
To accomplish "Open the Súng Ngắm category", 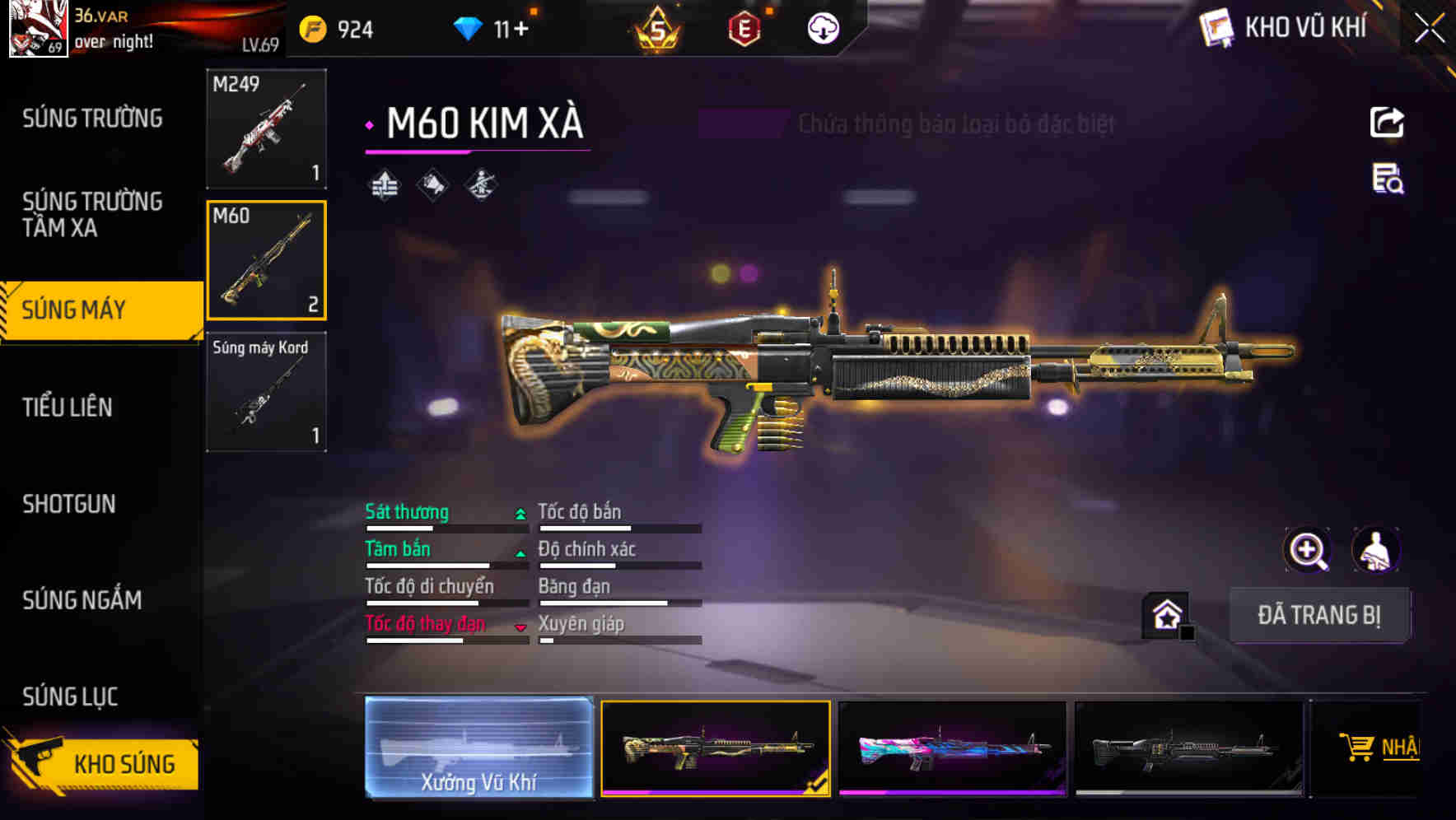I will point(82,600).
